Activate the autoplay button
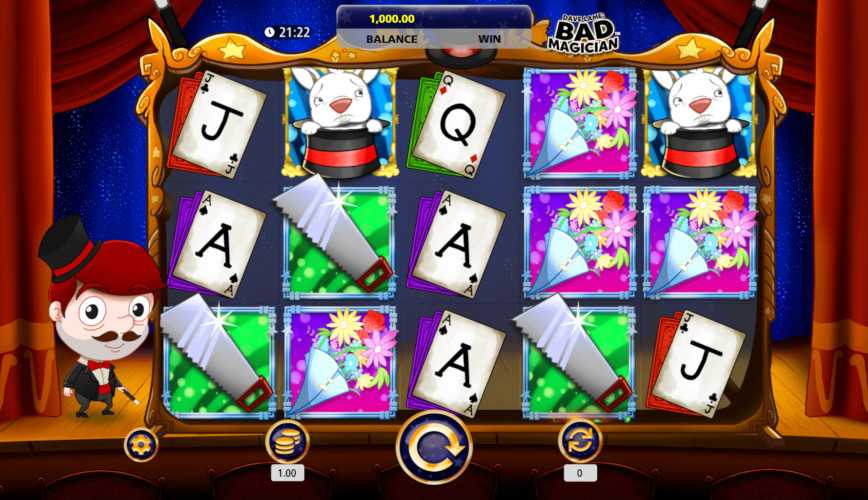The width and height of the screenshot is (868, 500). 580,441
